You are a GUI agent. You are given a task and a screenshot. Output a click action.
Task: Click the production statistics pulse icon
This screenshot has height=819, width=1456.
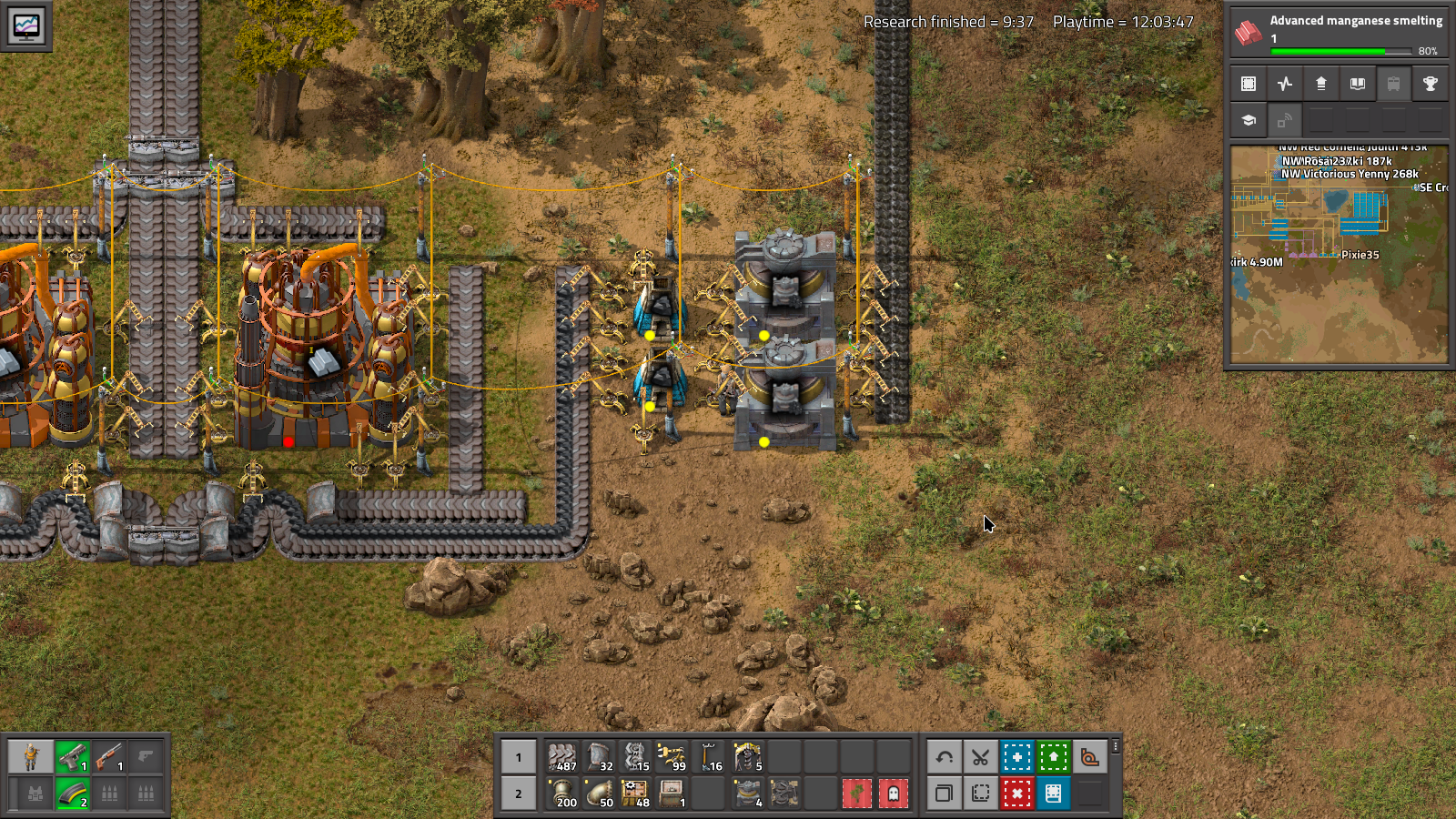(x=1285, y=84)
